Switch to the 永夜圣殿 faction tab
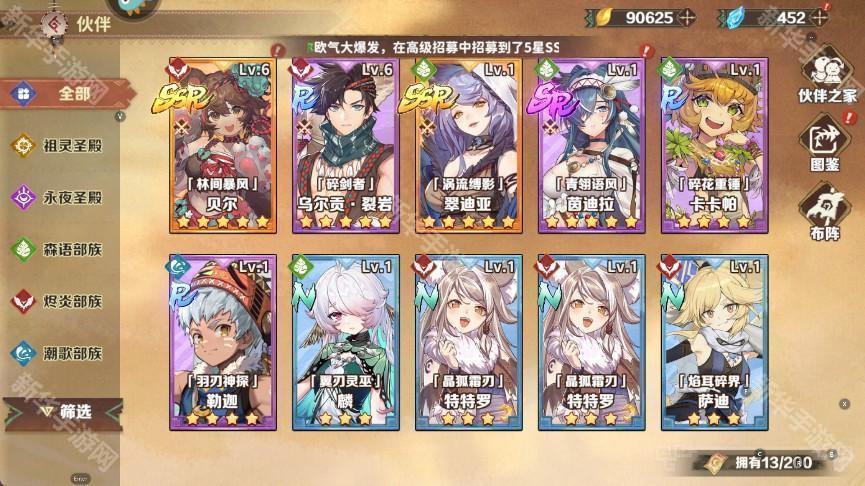Screen dimensions: 865x486 click(60, 198)
